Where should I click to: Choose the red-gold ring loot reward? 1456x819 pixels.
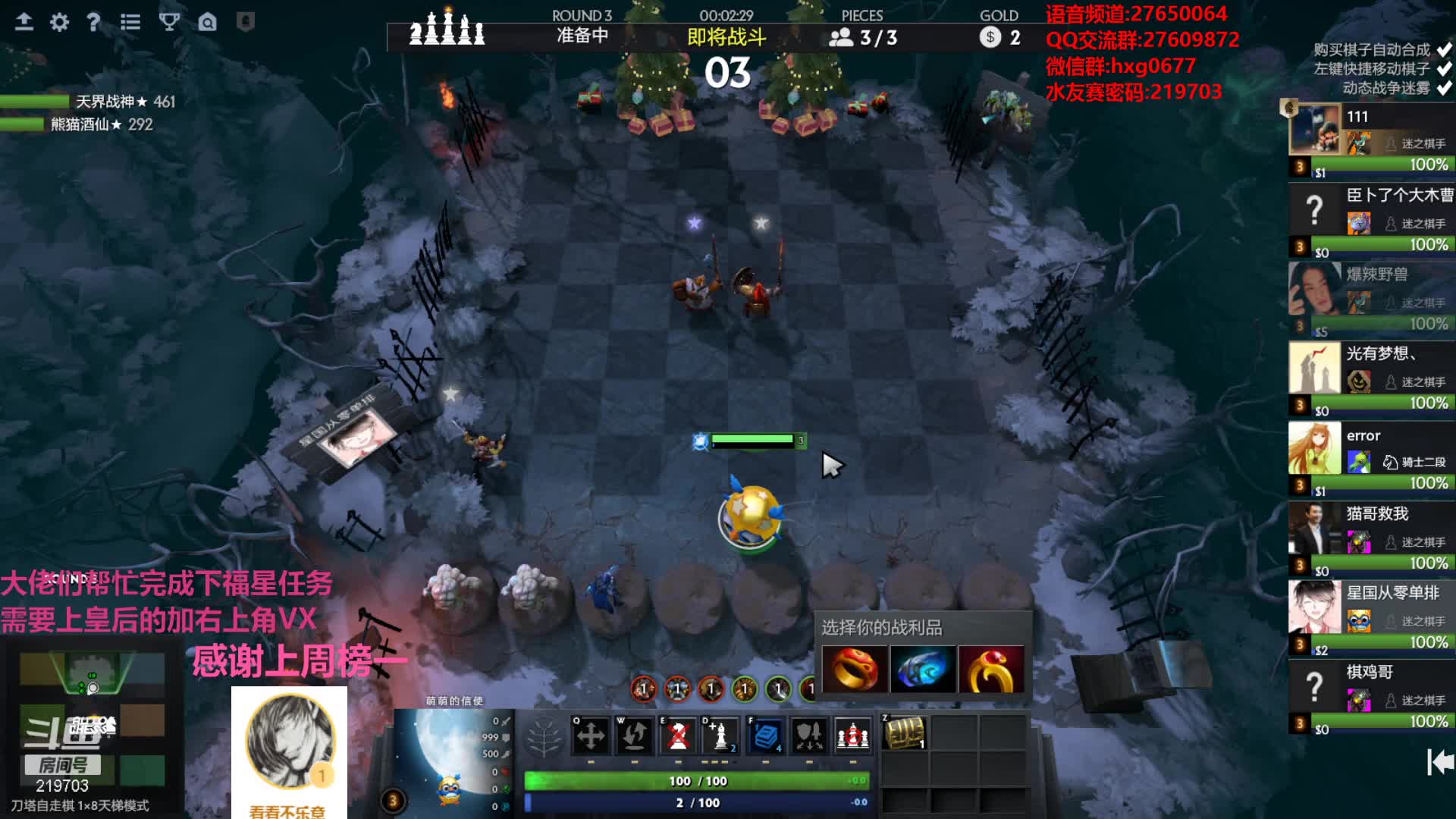(x=855, y=669)
